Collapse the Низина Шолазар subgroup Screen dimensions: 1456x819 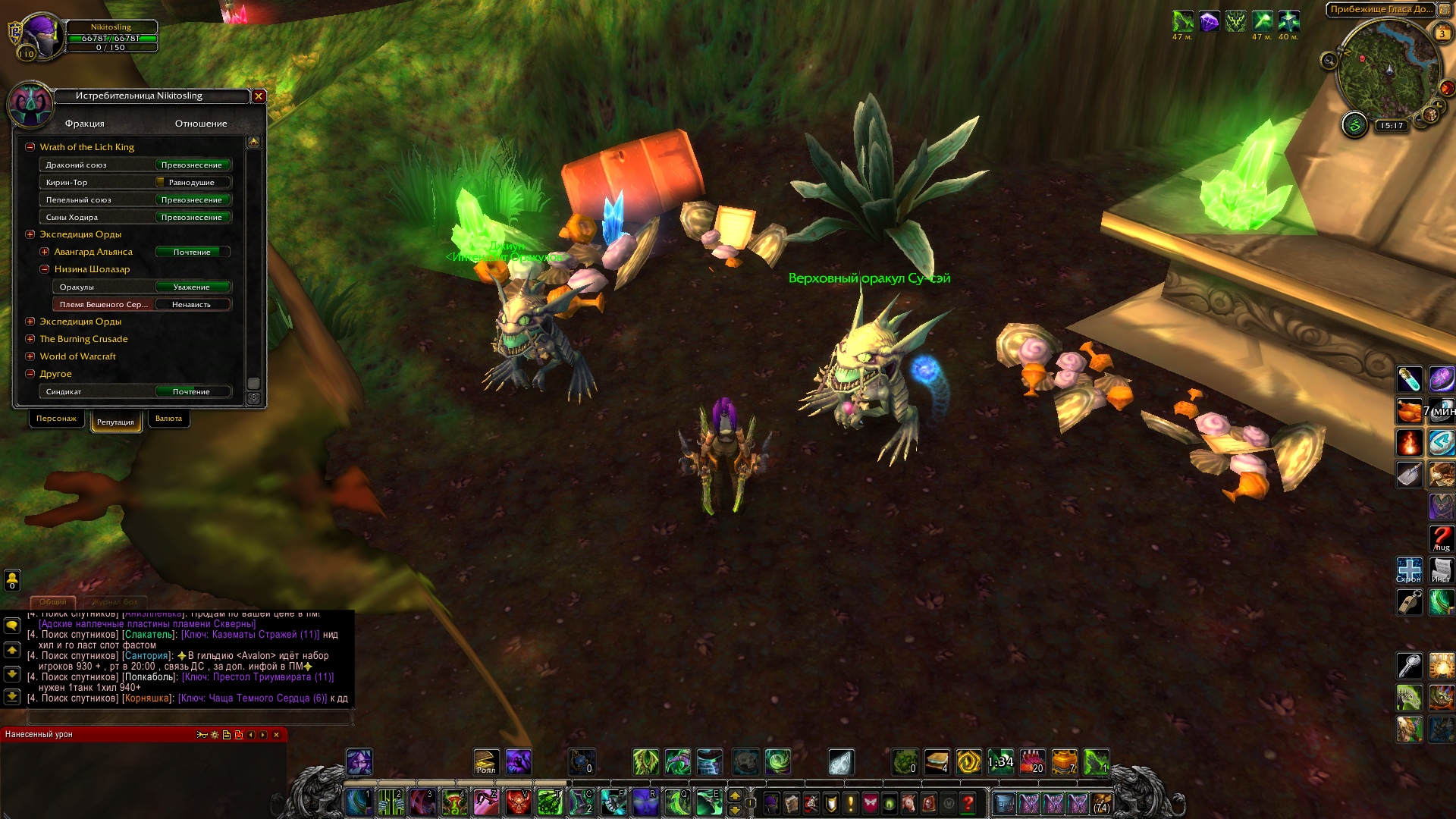[45, 269]
